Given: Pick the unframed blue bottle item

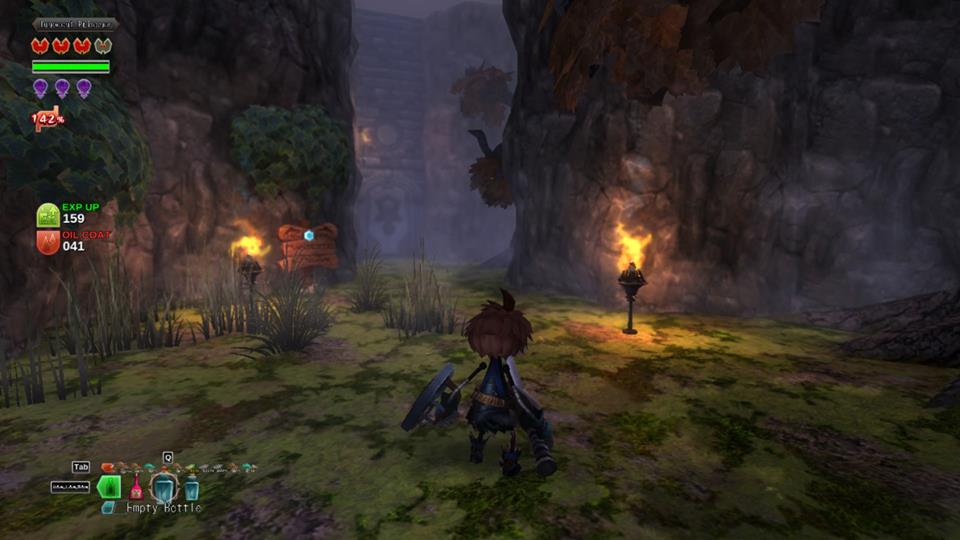Looking at the screenshot, I should pos(191,488).
